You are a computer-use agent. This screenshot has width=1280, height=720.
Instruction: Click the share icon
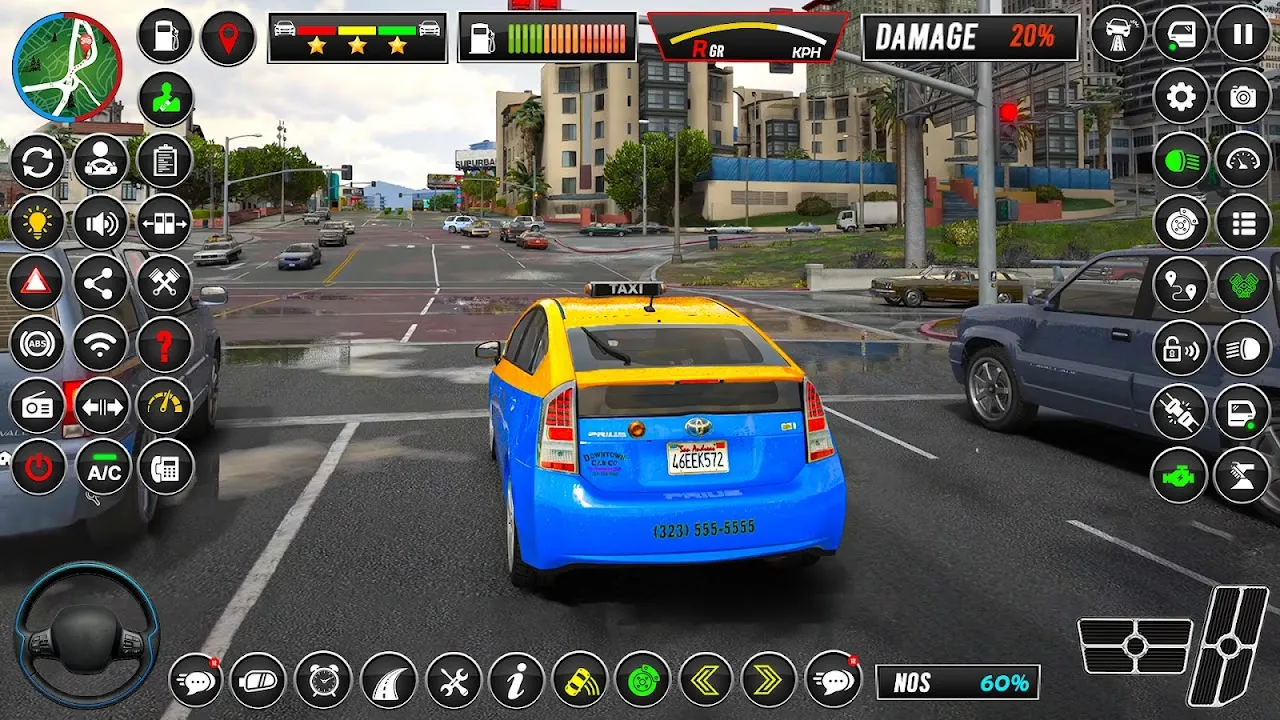coord(101,284)
